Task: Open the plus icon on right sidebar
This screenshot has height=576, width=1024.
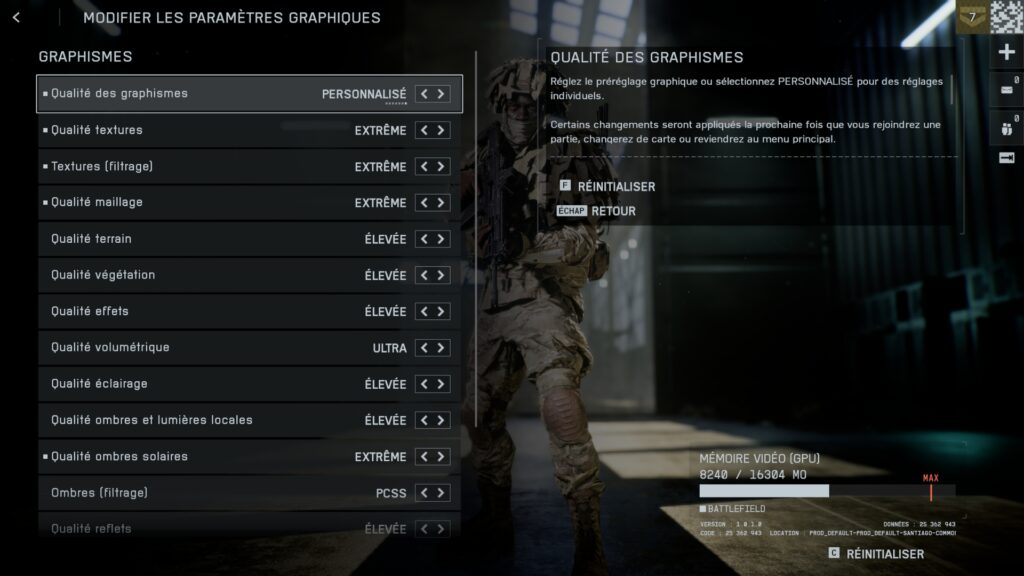Action: [1007, 52]
